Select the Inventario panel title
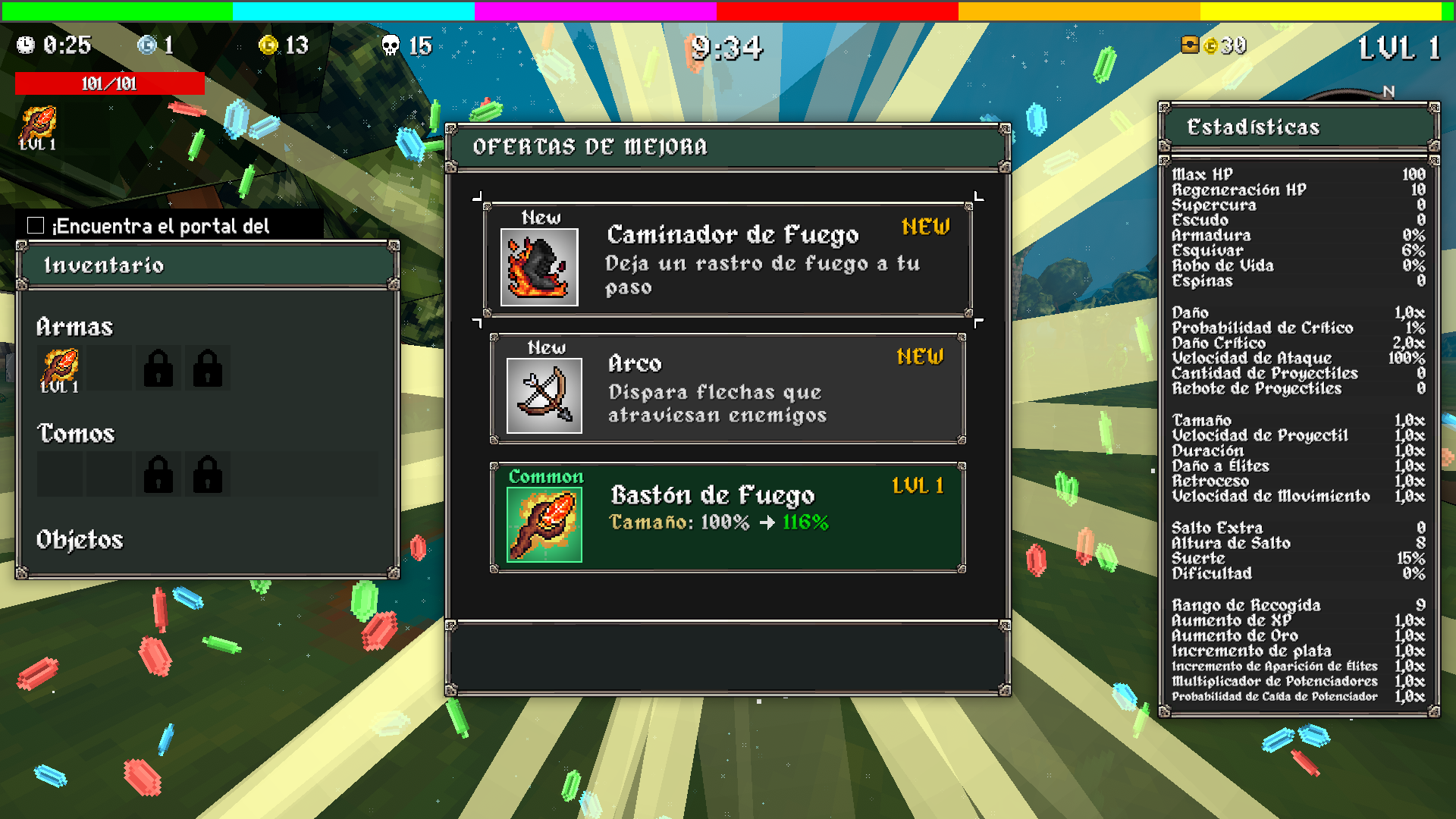1456x819 pixels. pyautogui.click(x=103, y=265)
